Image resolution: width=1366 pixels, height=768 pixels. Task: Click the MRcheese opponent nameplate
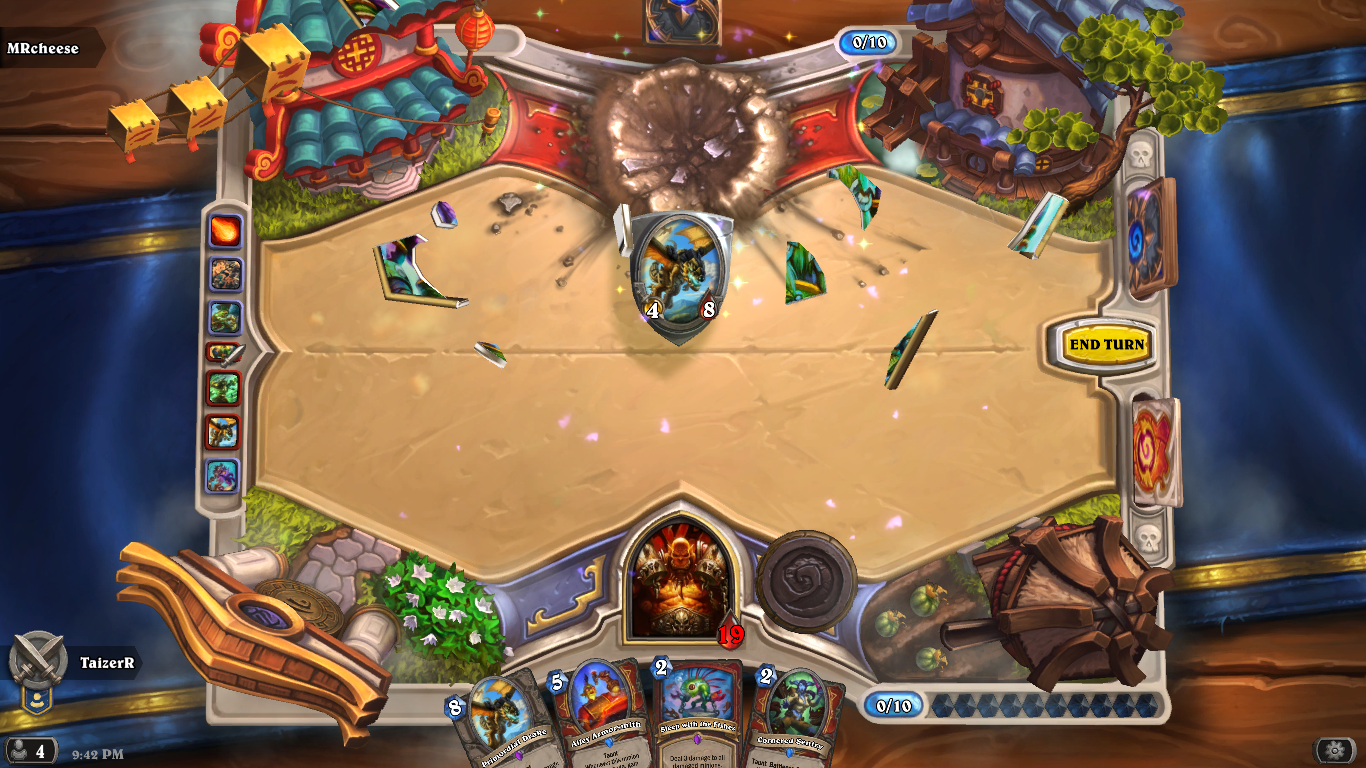click(44, 48)
